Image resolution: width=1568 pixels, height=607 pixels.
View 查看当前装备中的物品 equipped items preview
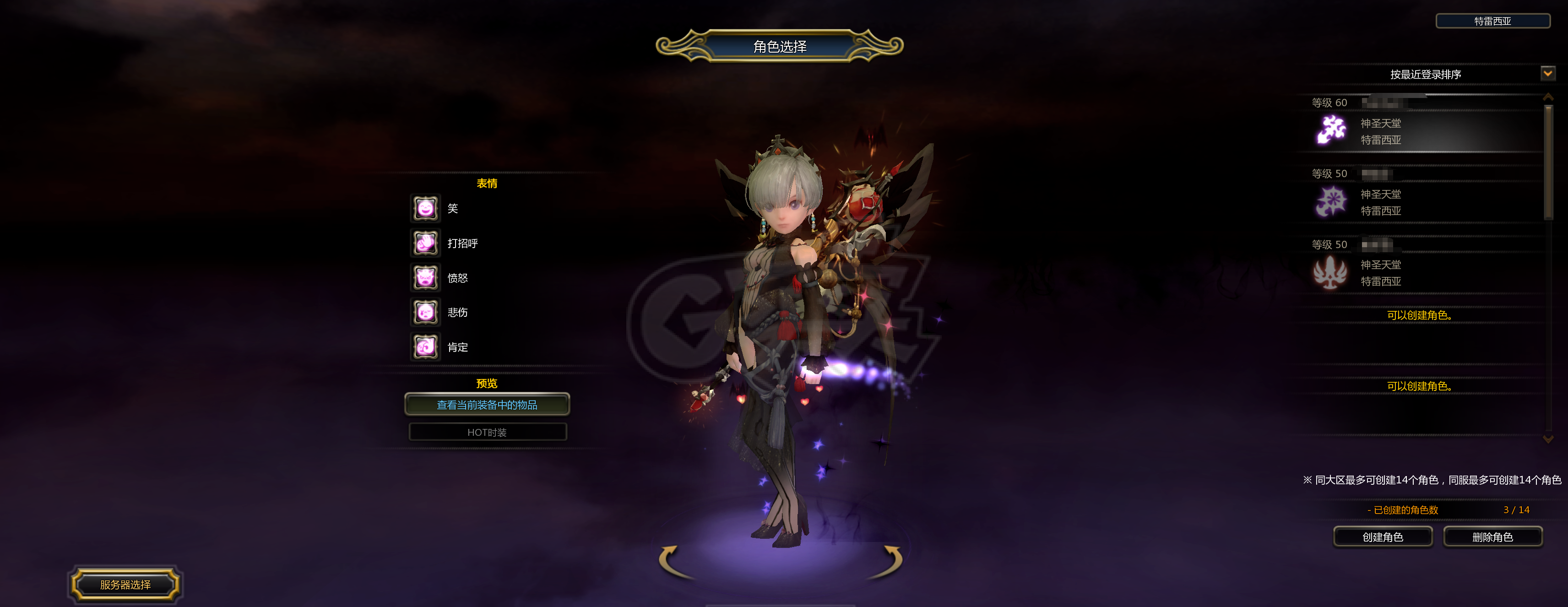pyautogui.click(x=487, y=405)
